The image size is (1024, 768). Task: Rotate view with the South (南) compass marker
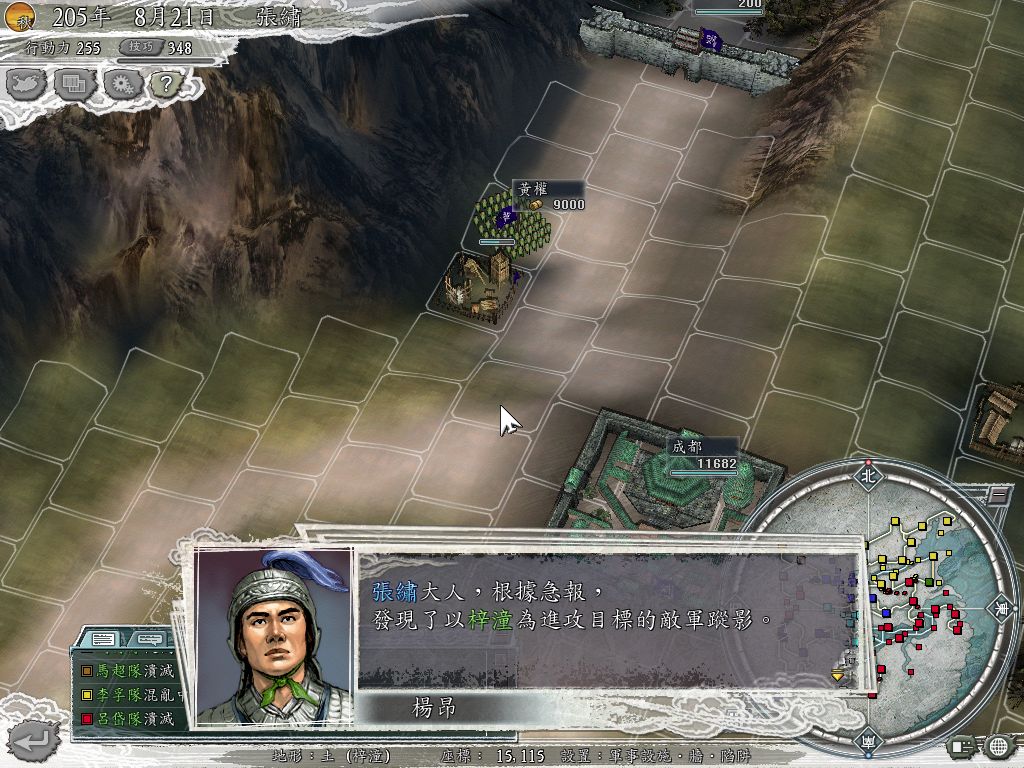pos(867,741)
